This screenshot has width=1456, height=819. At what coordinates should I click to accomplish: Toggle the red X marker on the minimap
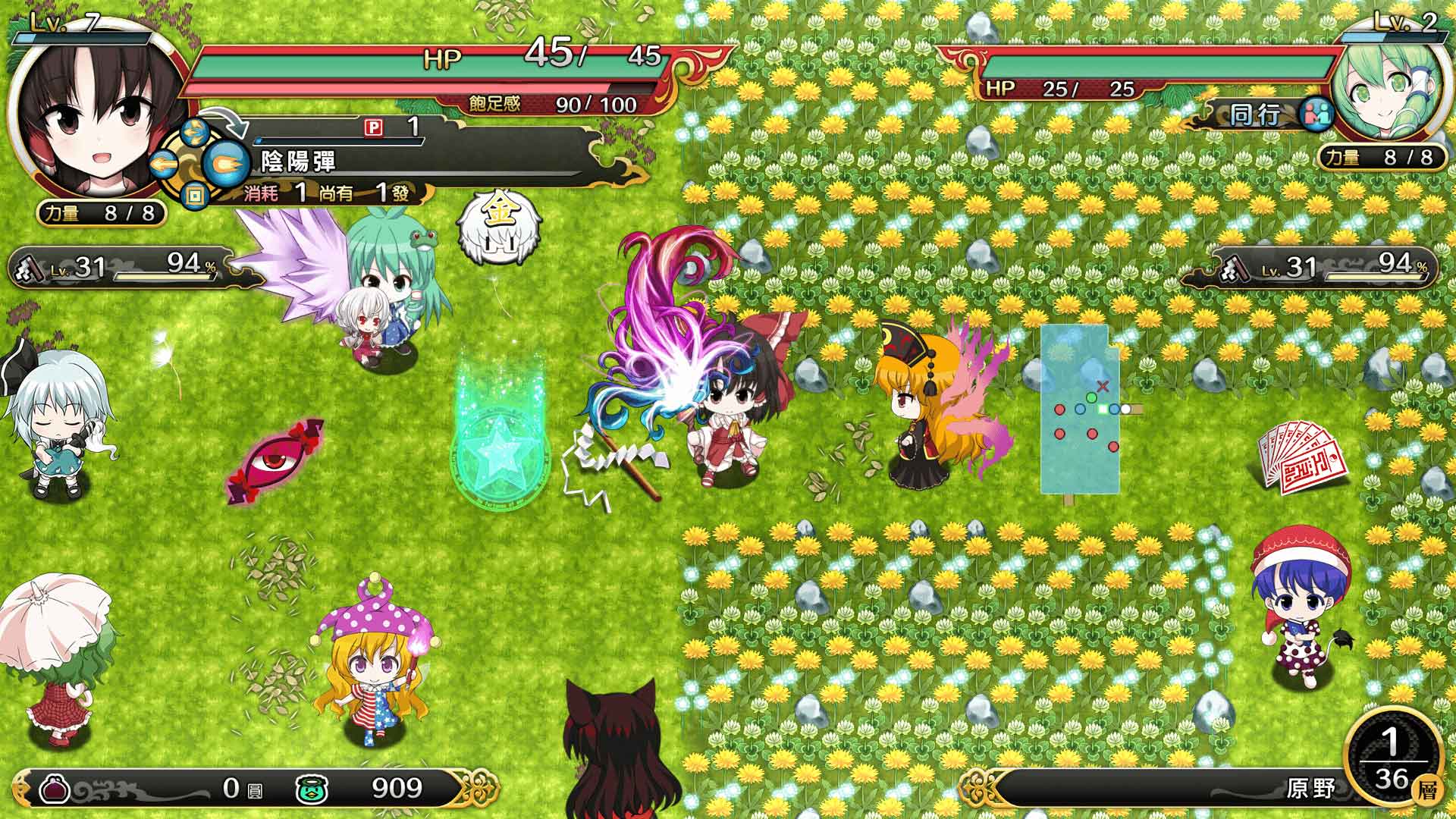[1101, 385]
